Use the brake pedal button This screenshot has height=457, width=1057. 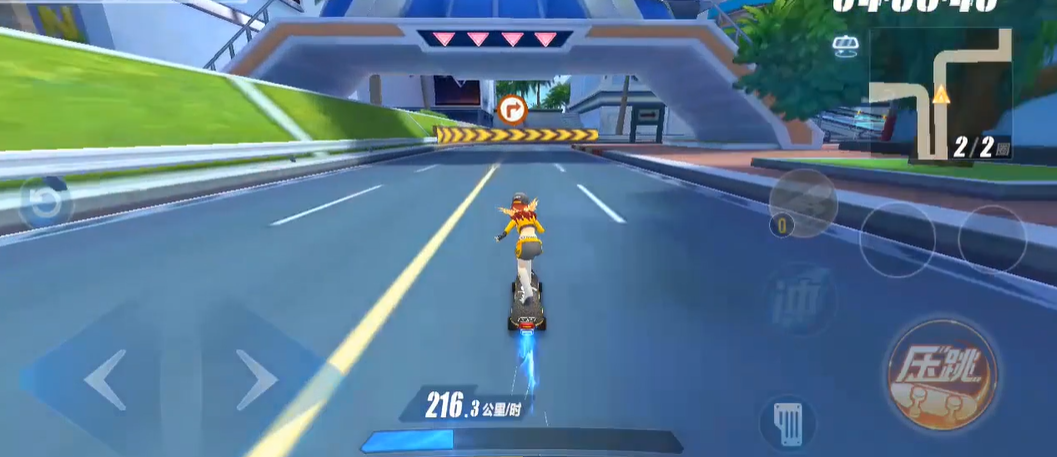pyautogui.click(x=787, y=422)
